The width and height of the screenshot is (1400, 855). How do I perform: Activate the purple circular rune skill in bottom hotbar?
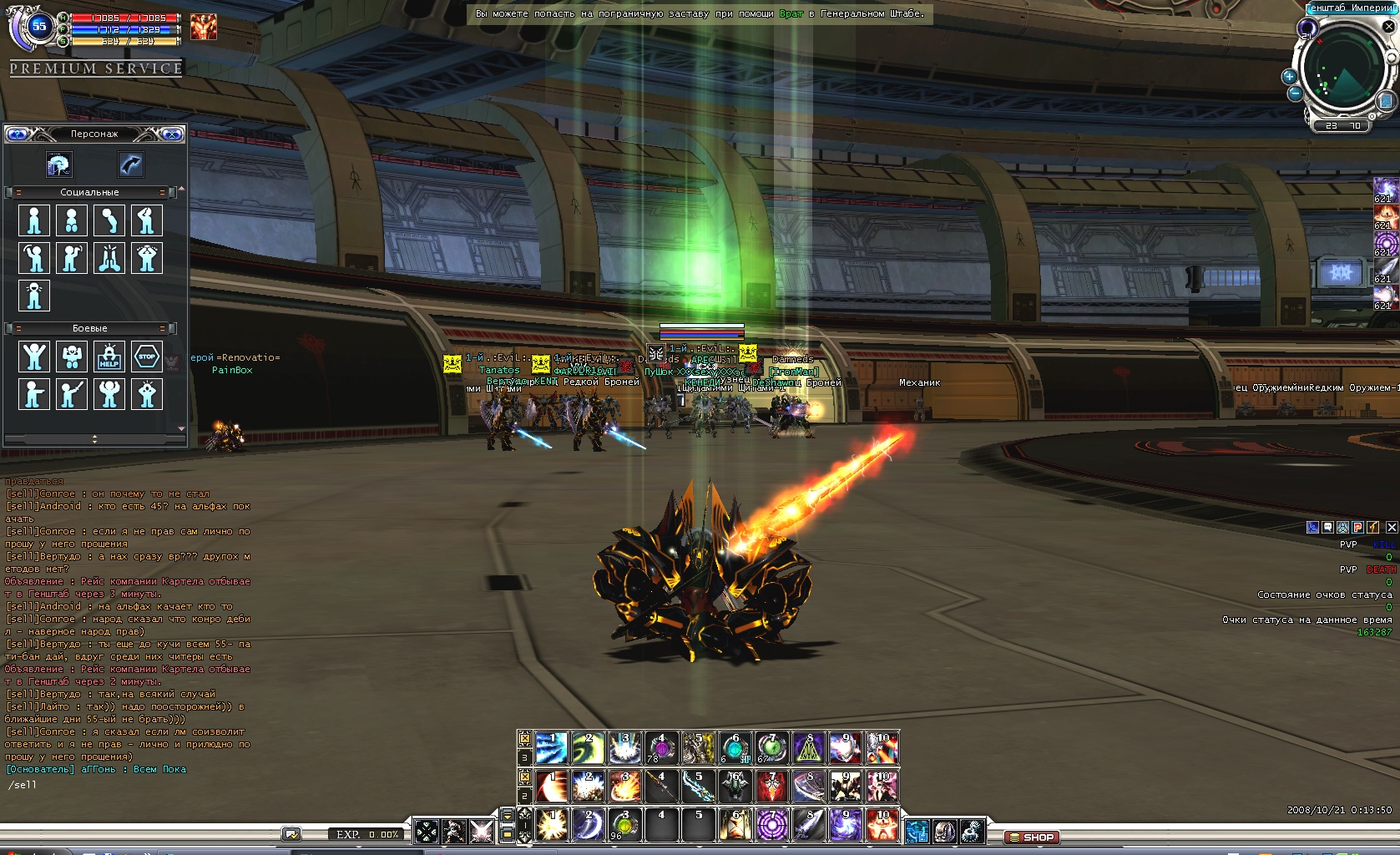coord(772,824)
